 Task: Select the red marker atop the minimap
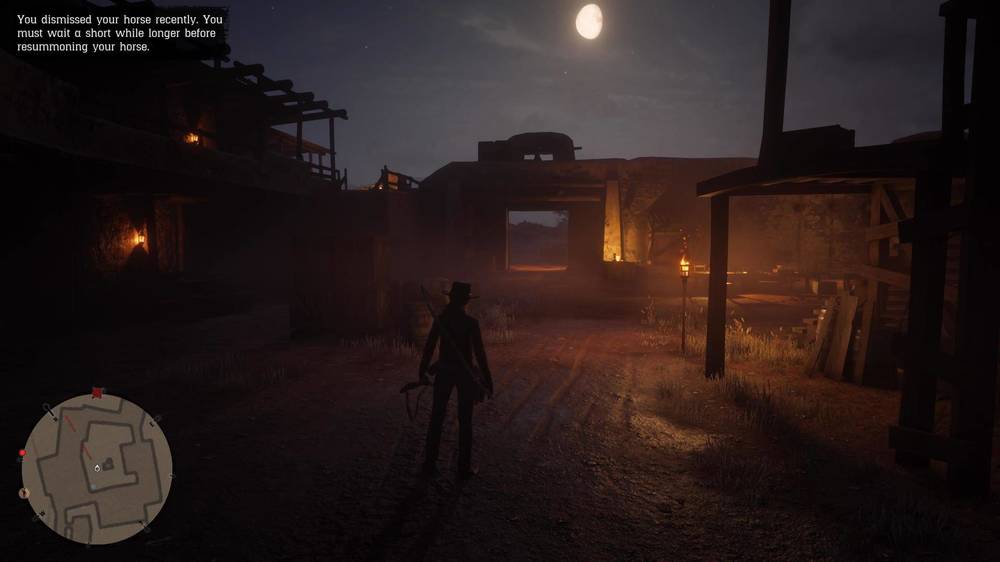tap(97, 393)
